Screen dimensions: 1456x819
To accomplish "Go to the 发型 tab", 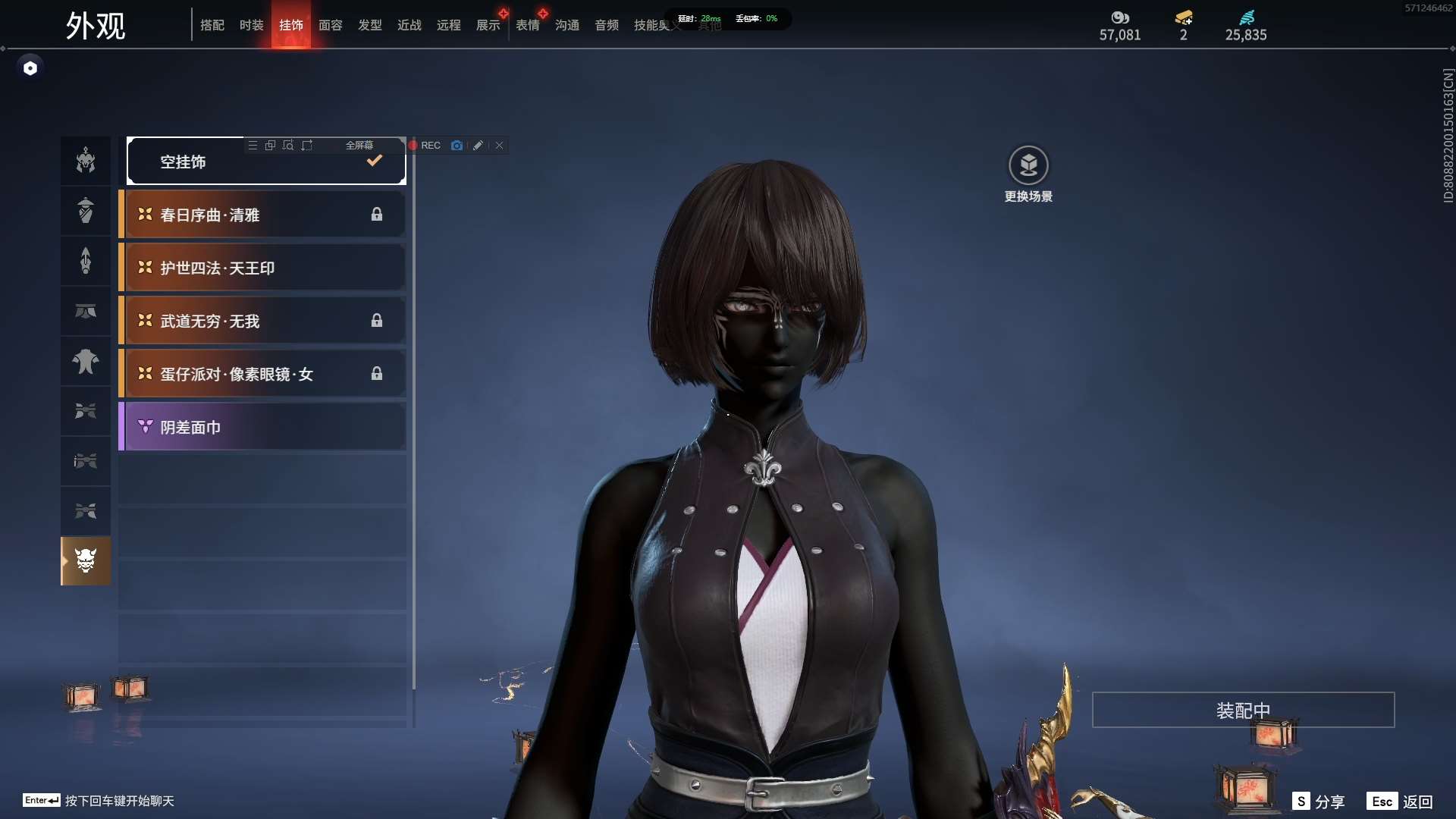I will coord(369,25).
